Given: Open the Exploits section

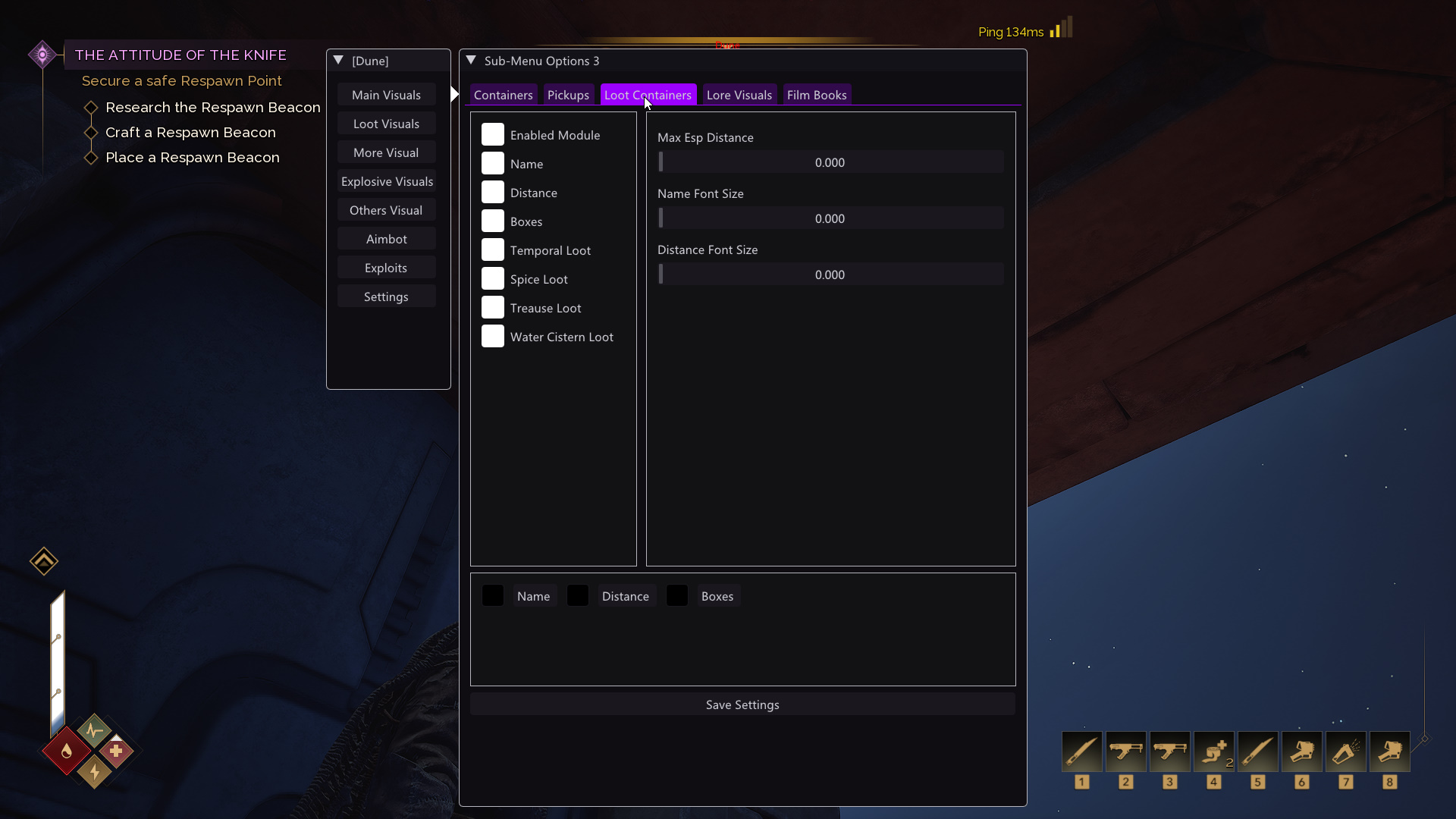Looking at the screenshot, I should [x=386, y=268].
